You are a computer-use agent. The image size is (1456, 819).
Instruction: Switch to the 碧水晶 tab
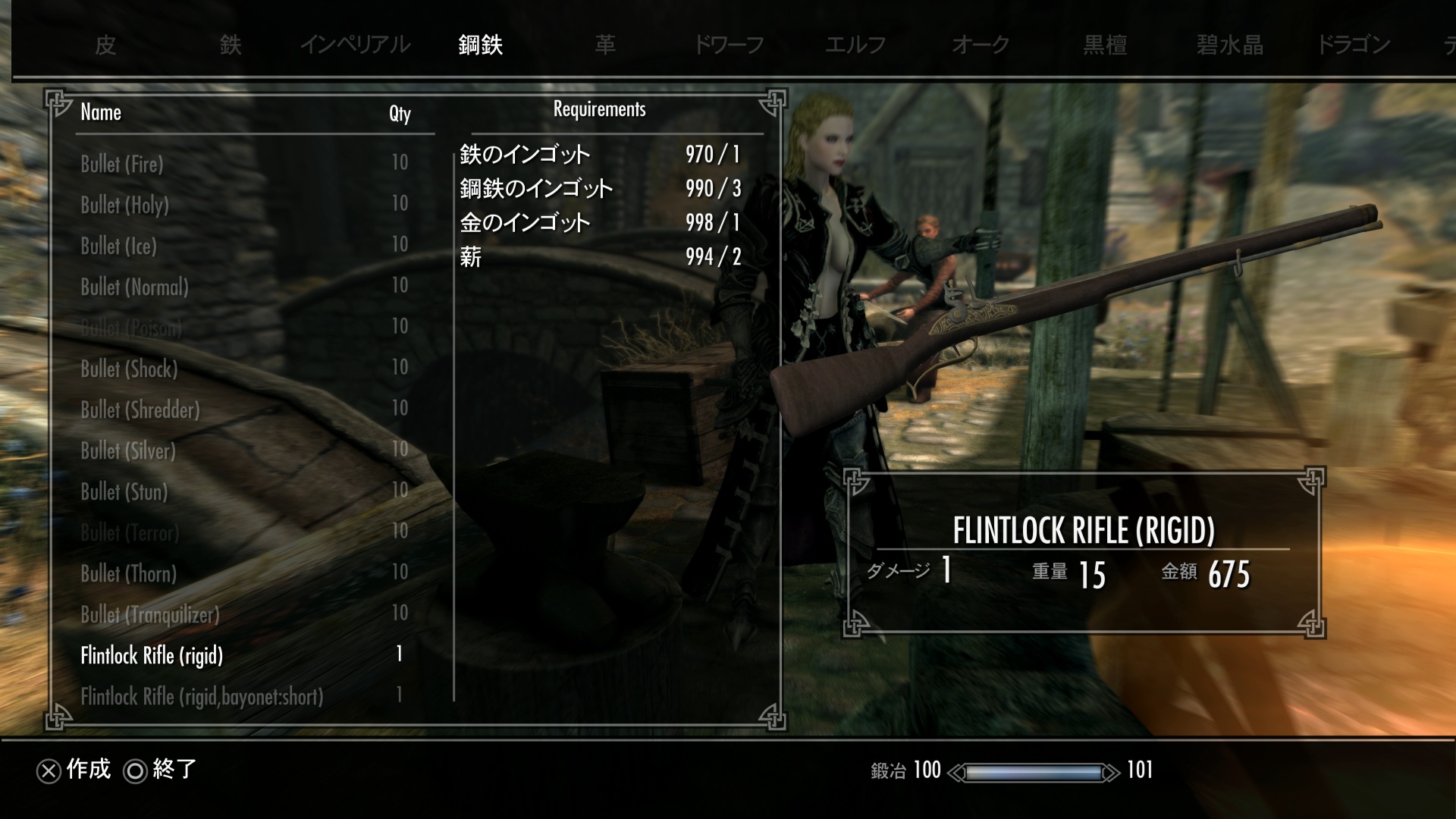[1229, 45]
